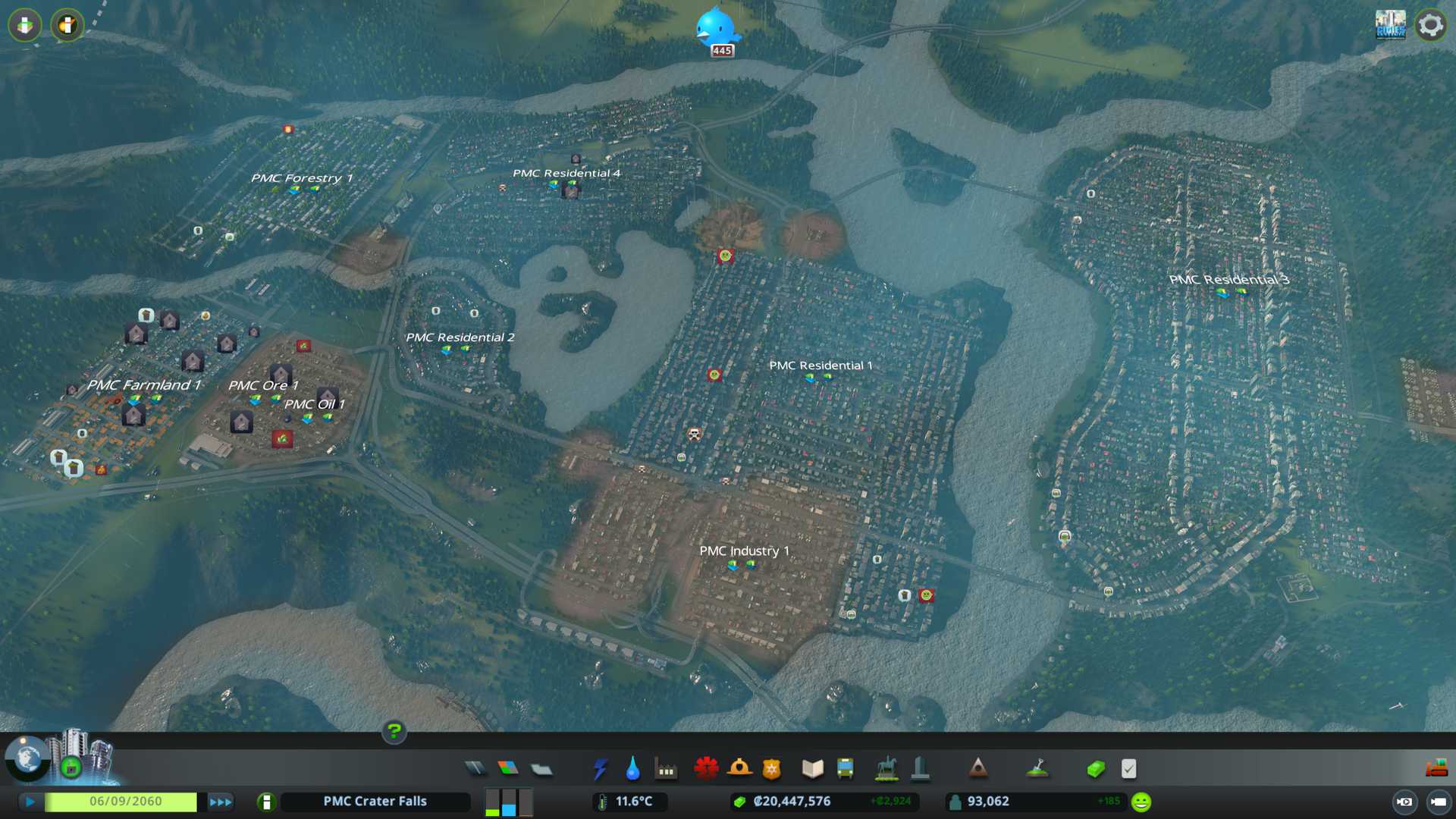Open the Healthcare red cross menu
Viewport: 1456px width, 819px height.
tap(706, 769)
